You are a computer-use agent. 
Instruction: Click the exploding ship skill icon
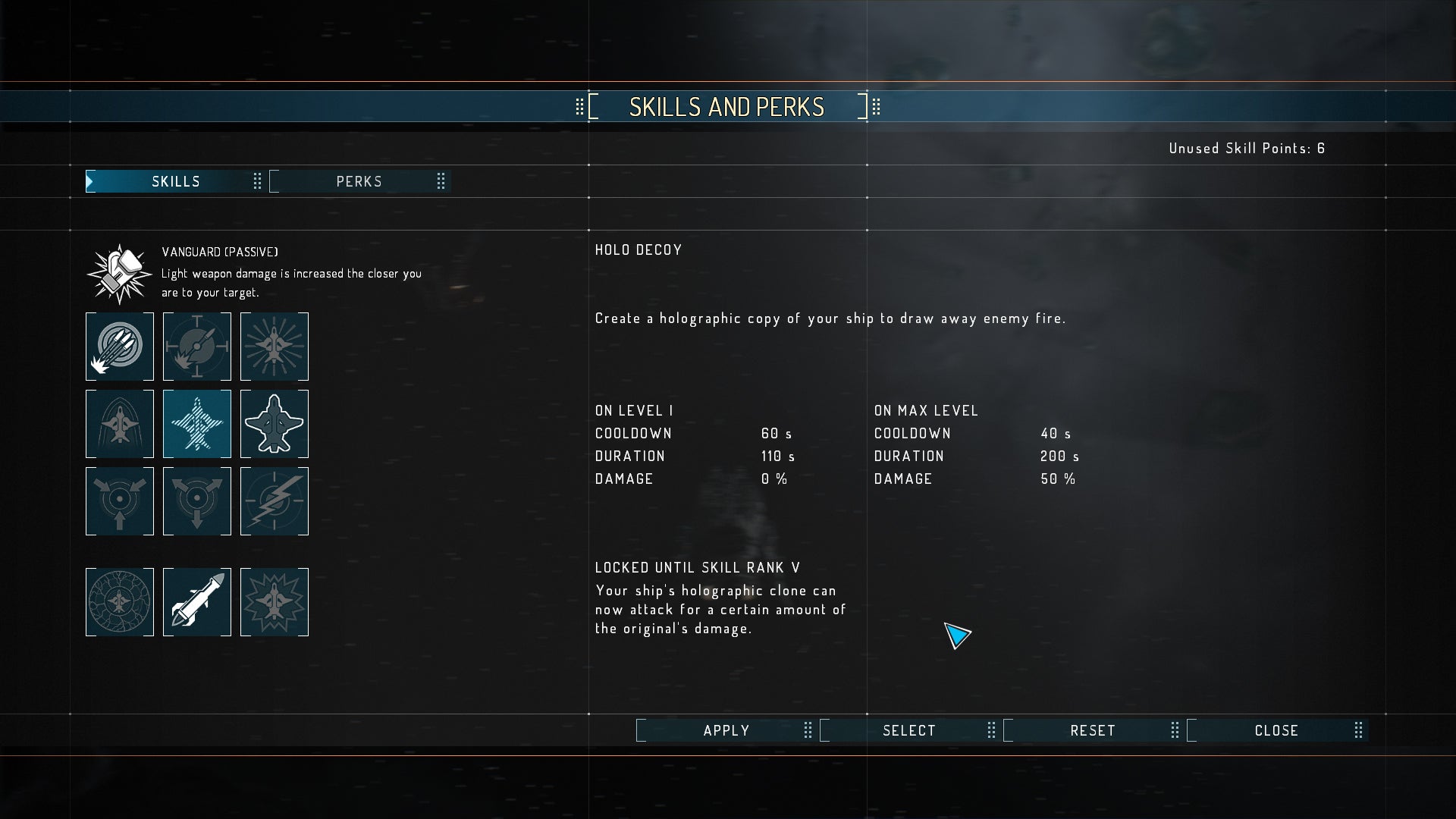(x=275, y=601)
